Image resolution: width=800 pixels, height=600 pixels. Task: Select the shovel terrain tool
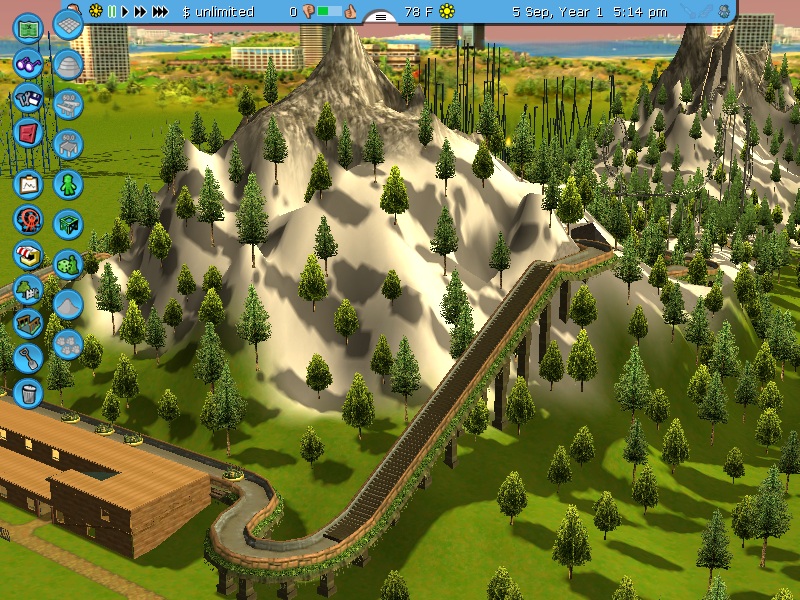point(29,357)
